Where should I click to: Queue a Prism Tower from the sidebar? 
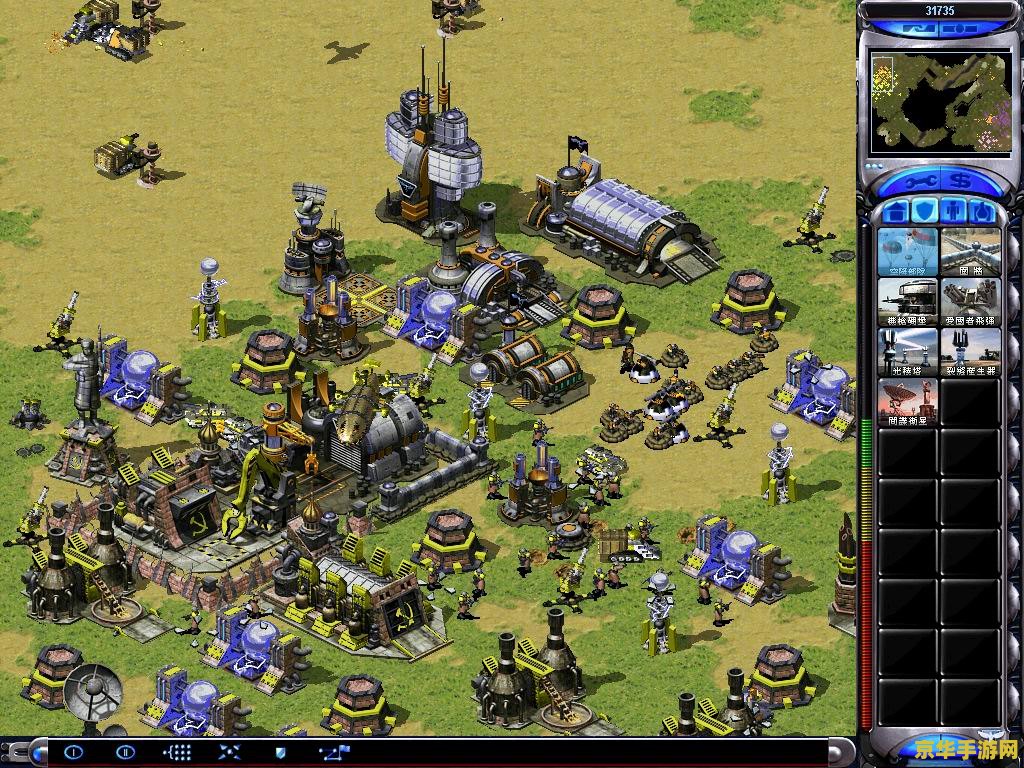[908, 351]
